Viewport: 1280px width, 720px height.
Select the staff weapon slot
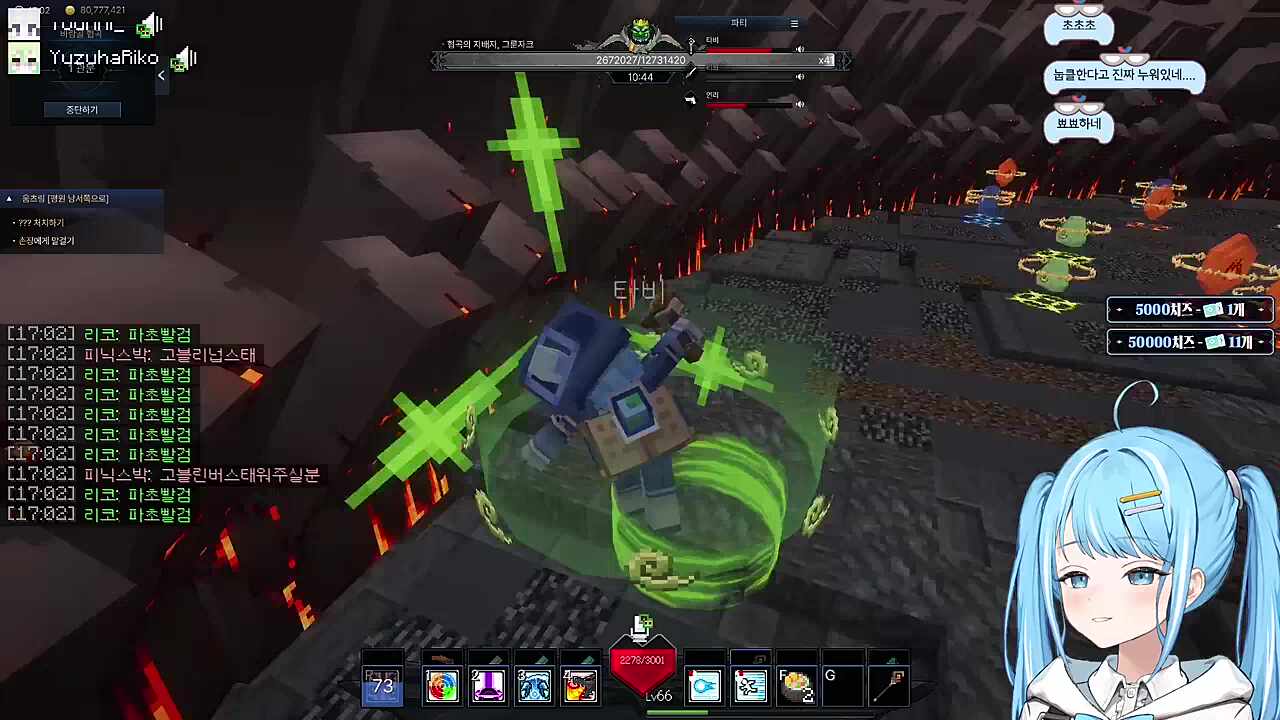tap(890, 686)
